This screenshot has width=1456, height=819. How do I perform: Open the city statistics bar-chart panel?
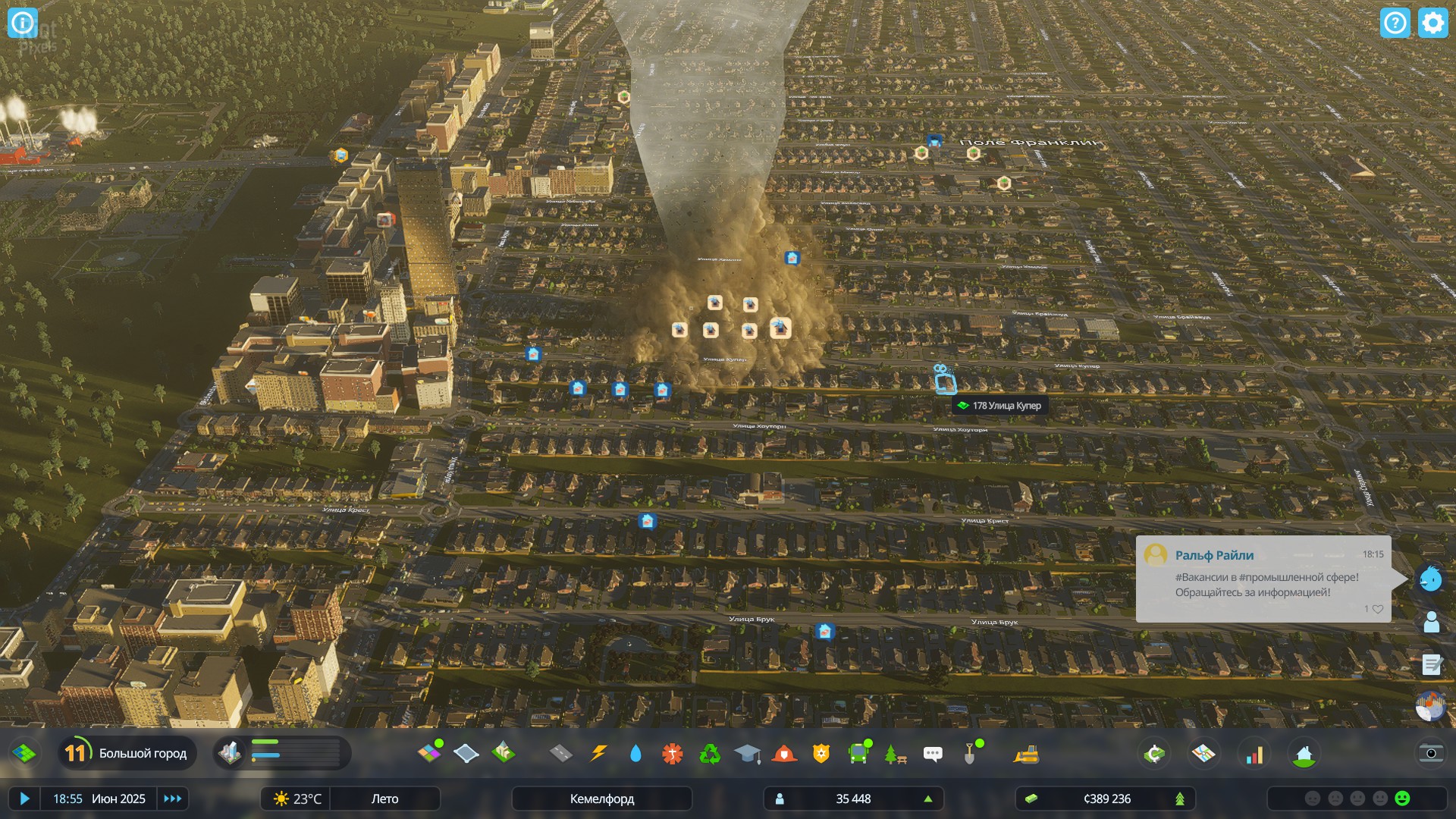tap(1255, 755)
